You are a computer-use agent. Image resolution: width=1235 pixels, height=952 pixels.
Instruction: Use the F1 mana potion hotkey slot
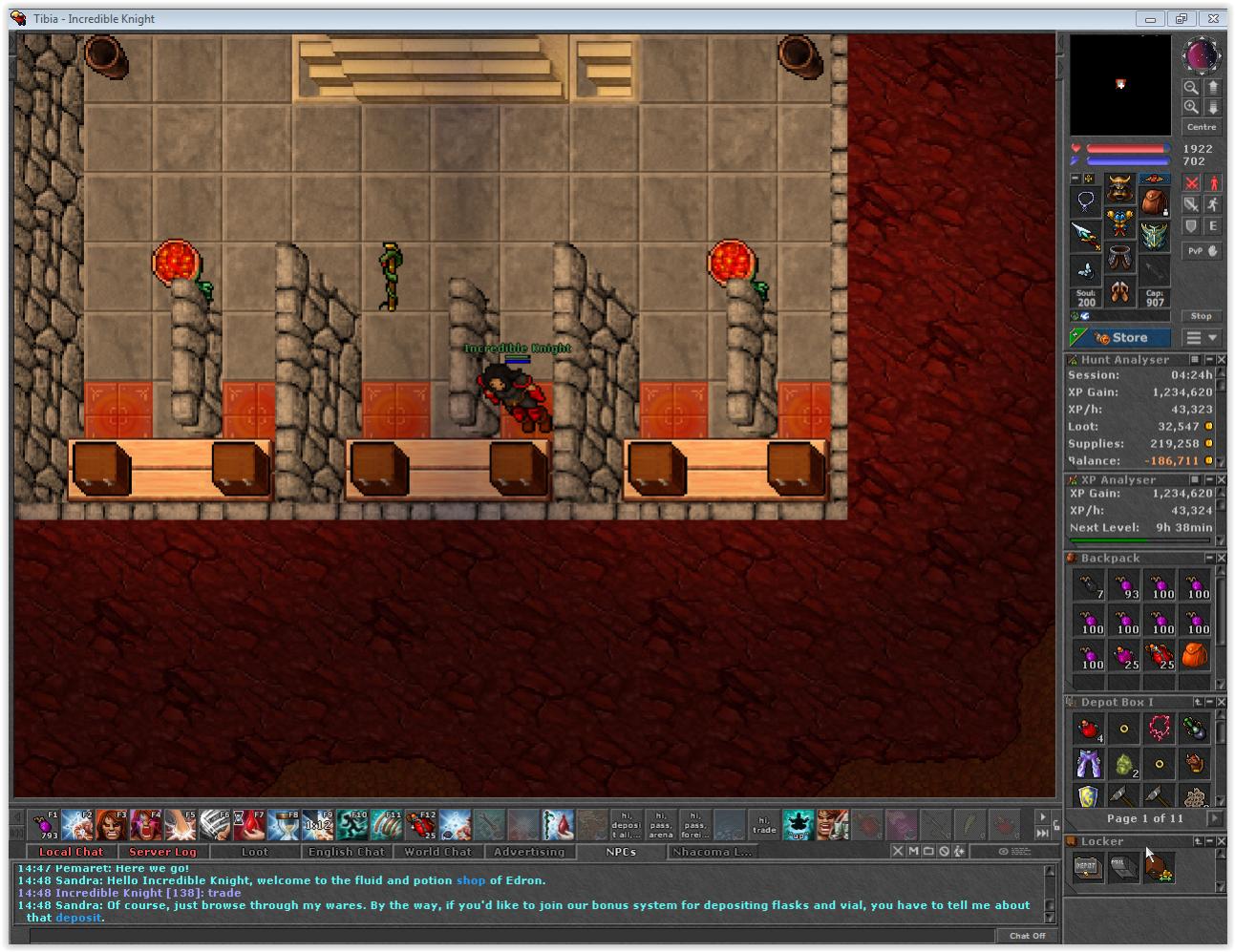pyautogui.click(x=44, y=825)
